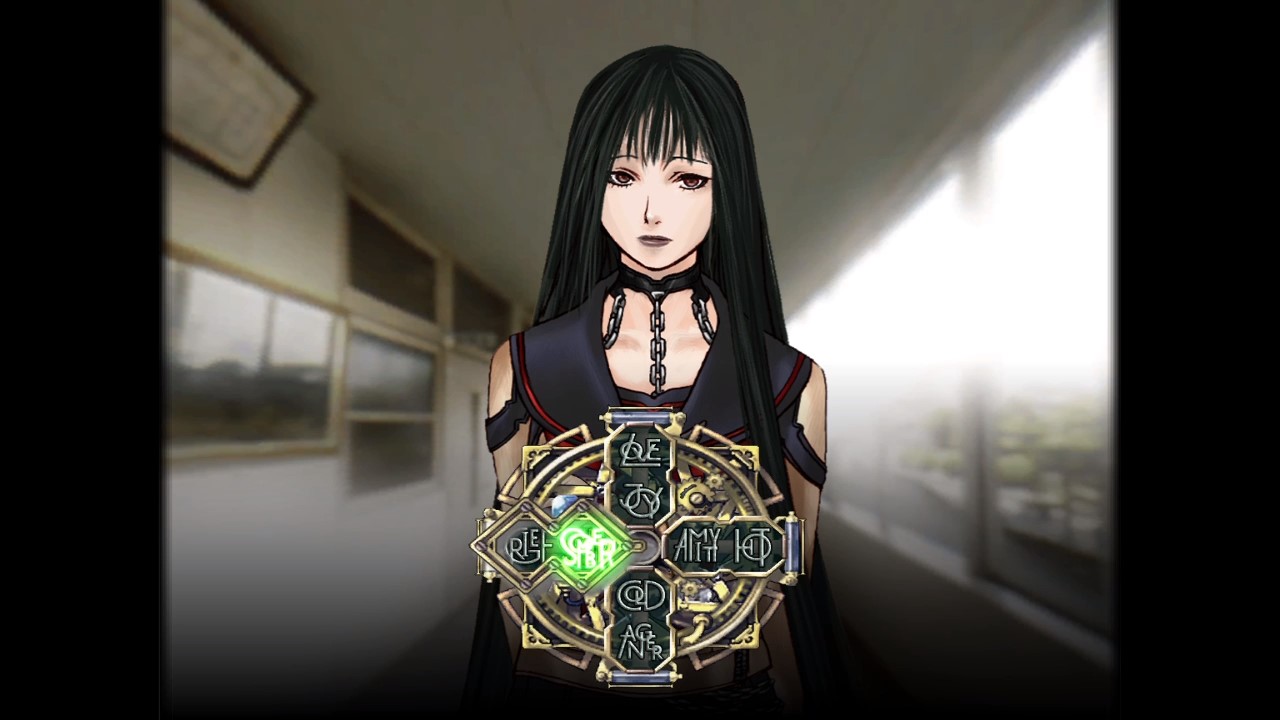Select the COLD emotion glyph
Image resolution: width=1280 pixels, height=720 pixels.
click(x=643, y=594)
